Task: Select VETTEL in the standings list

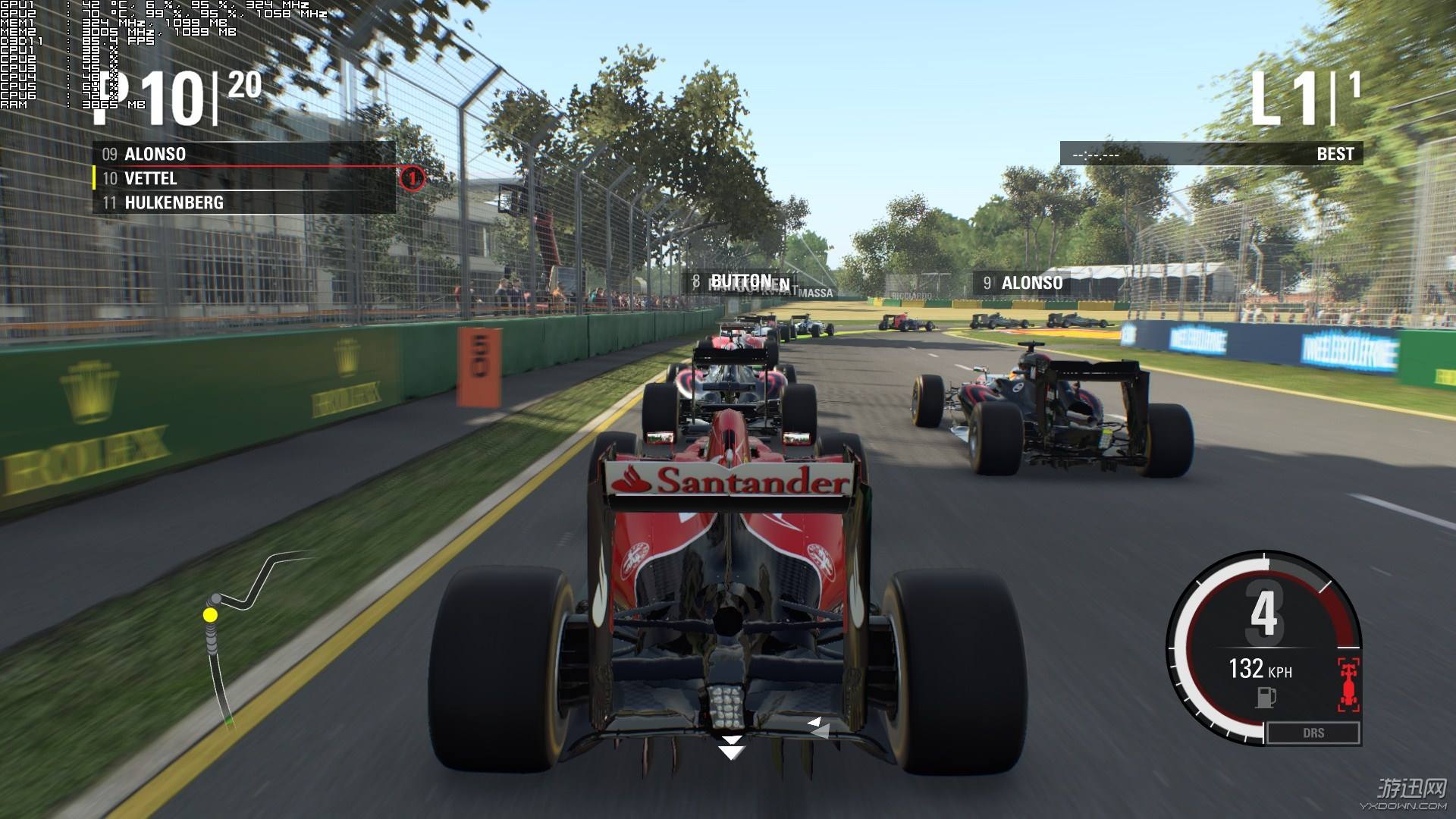Action: pos(149,179)
